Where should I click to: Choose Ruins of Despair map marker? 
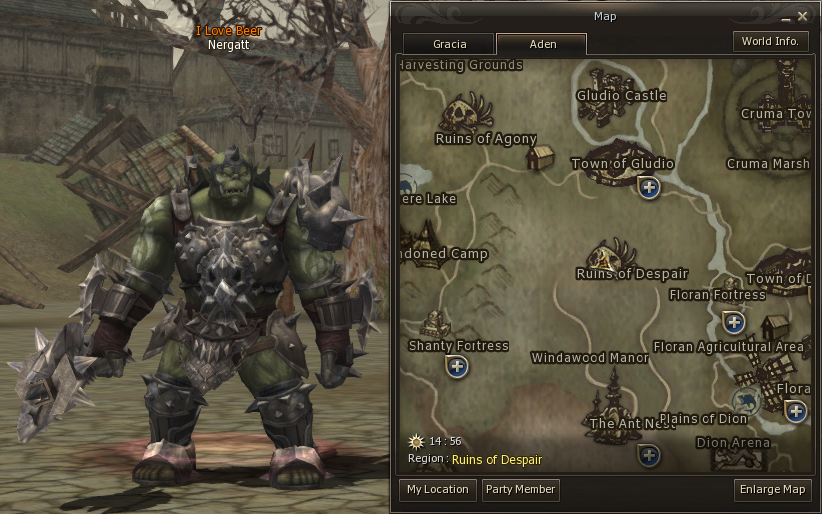[x=612, y=256]
